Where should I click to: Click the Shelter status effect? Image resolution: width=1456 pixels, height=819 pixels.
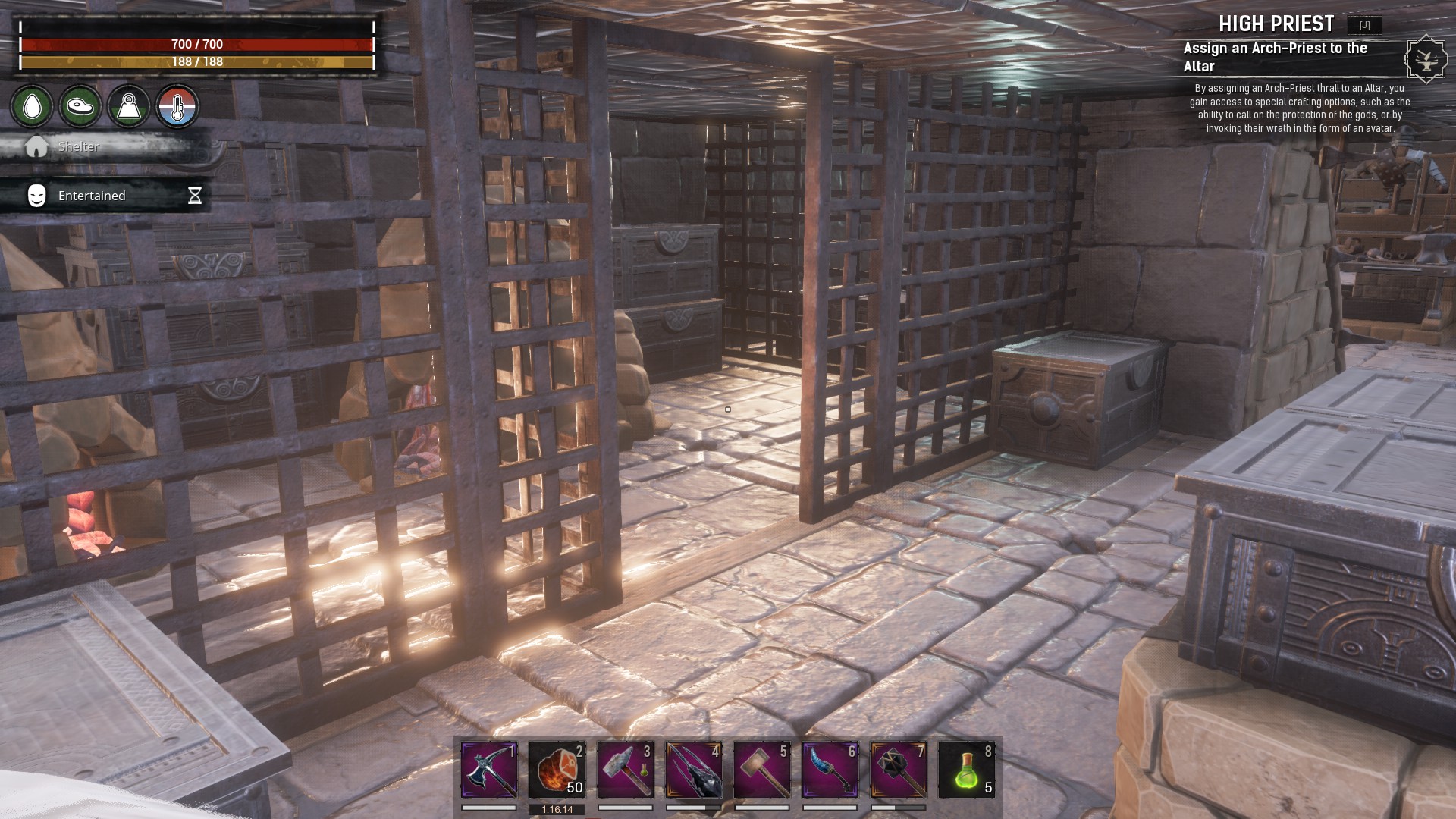coord(78,146)
